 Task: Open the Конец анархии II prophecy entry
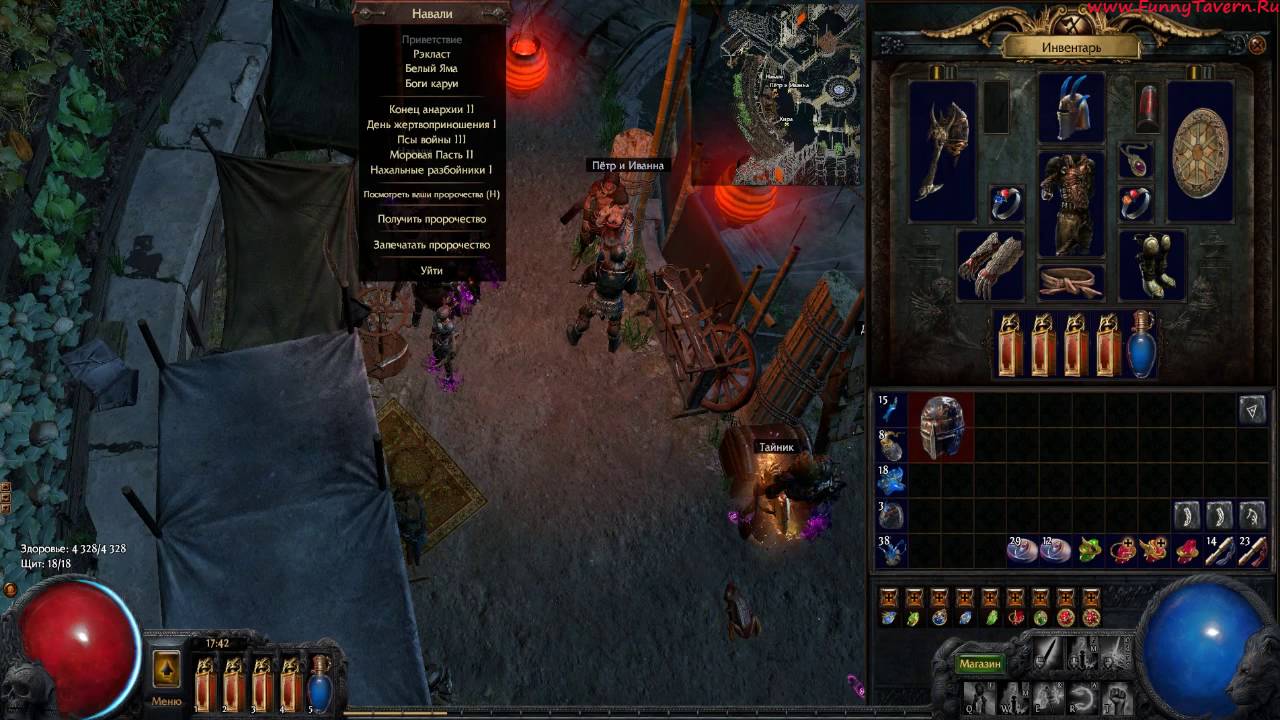point(431,109)
